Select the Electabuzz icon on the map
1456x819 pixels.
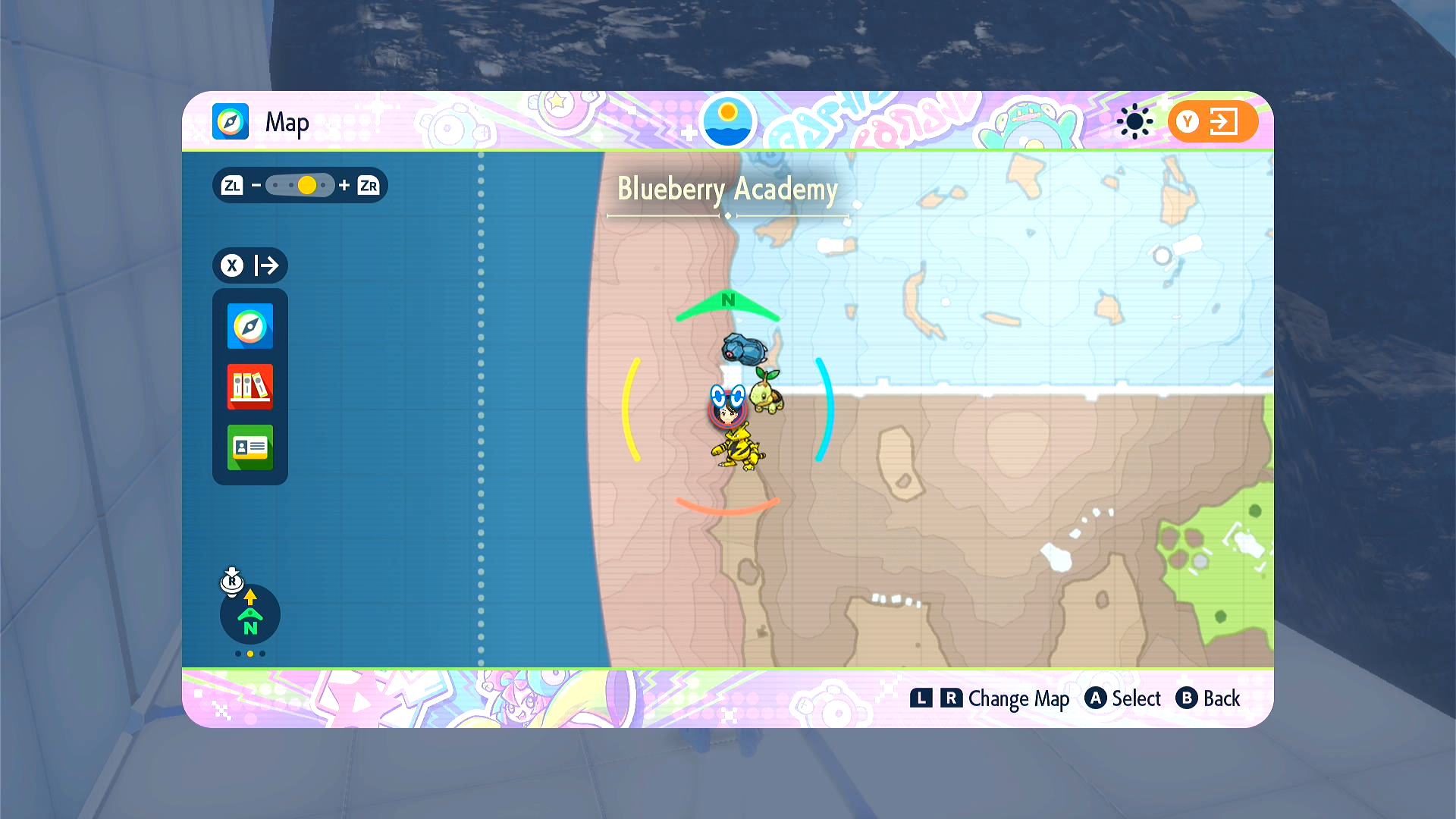(x=738, y=450)
